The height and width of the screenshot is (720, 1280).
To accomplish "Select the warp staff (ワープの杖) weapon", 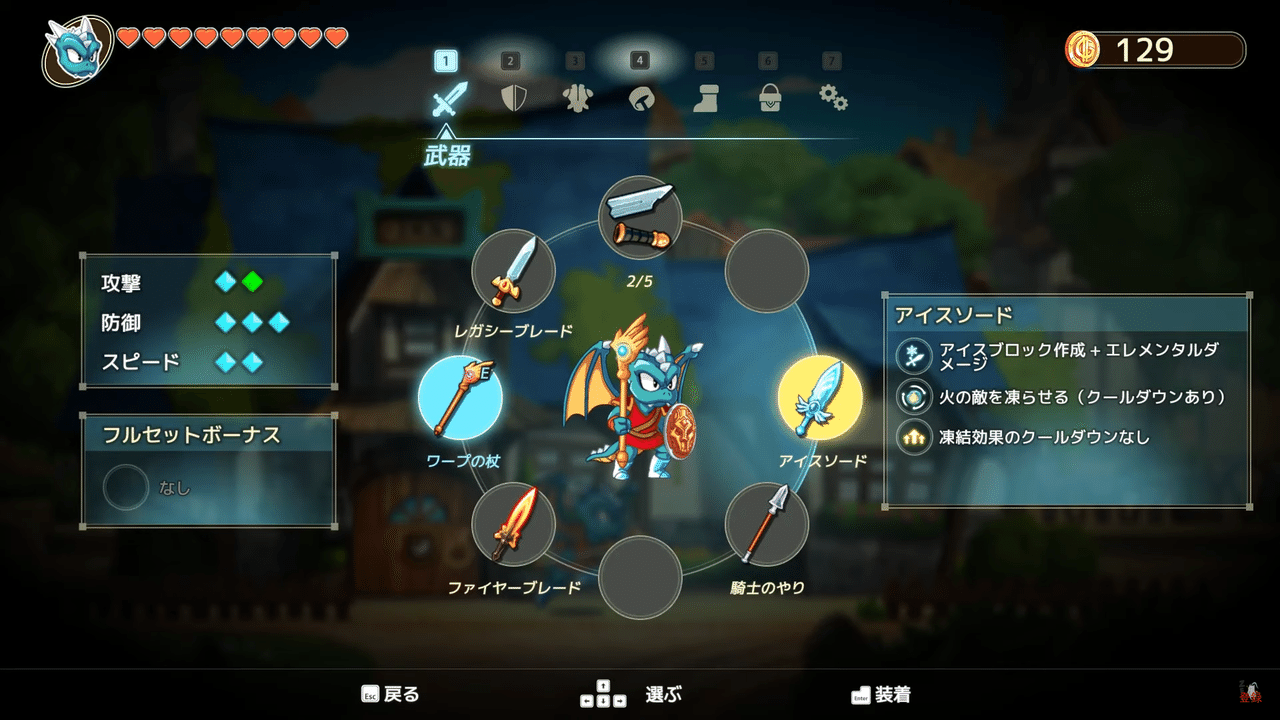I will point(461,397).
